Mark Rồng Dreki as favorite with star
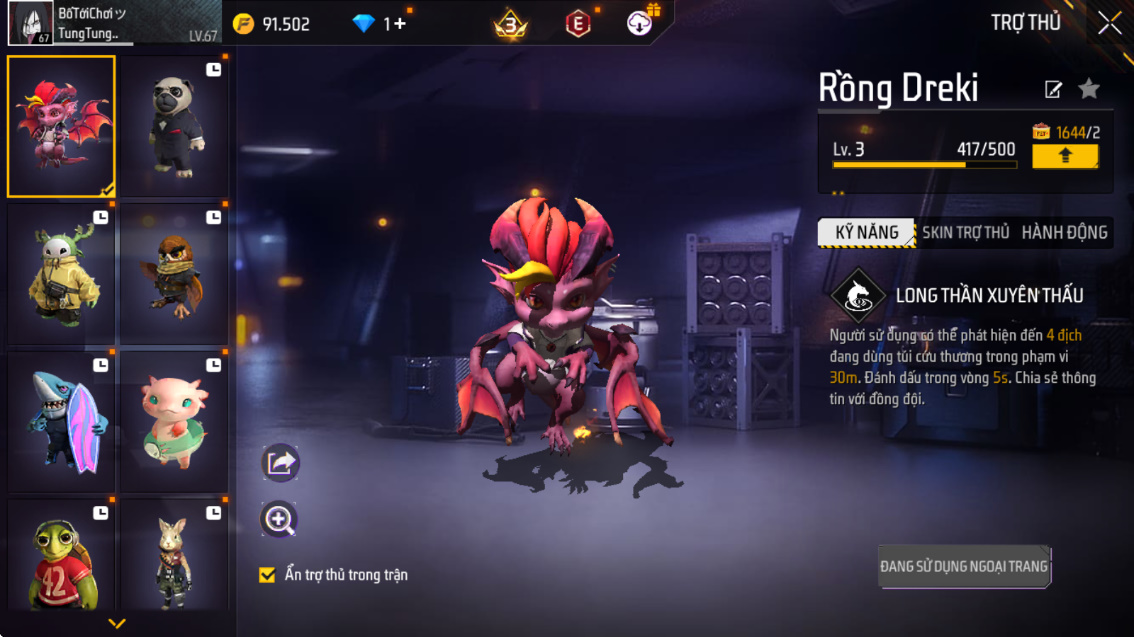 point(1089,90)
